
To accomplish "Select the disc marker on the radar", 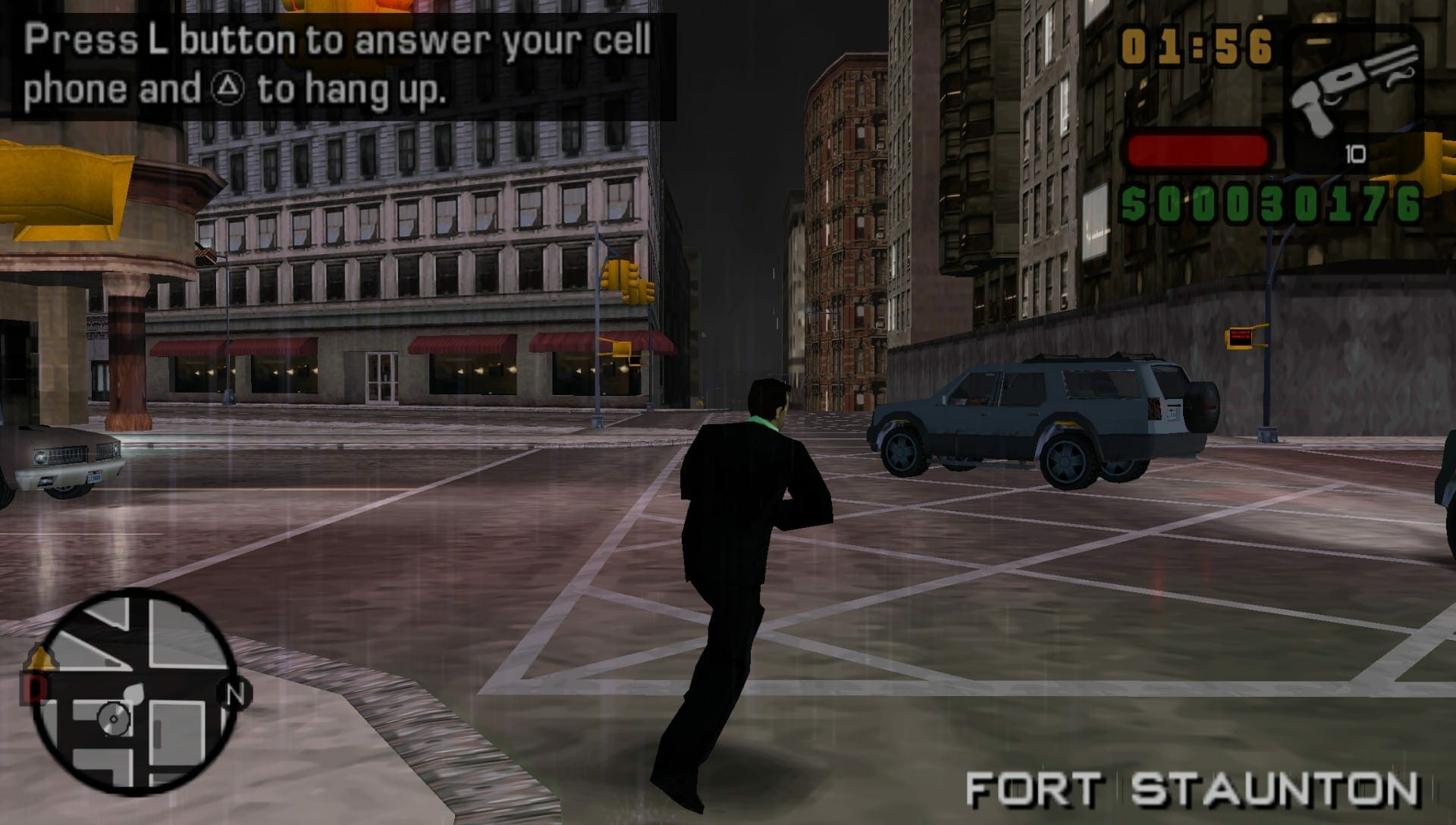I will [114, 718].
